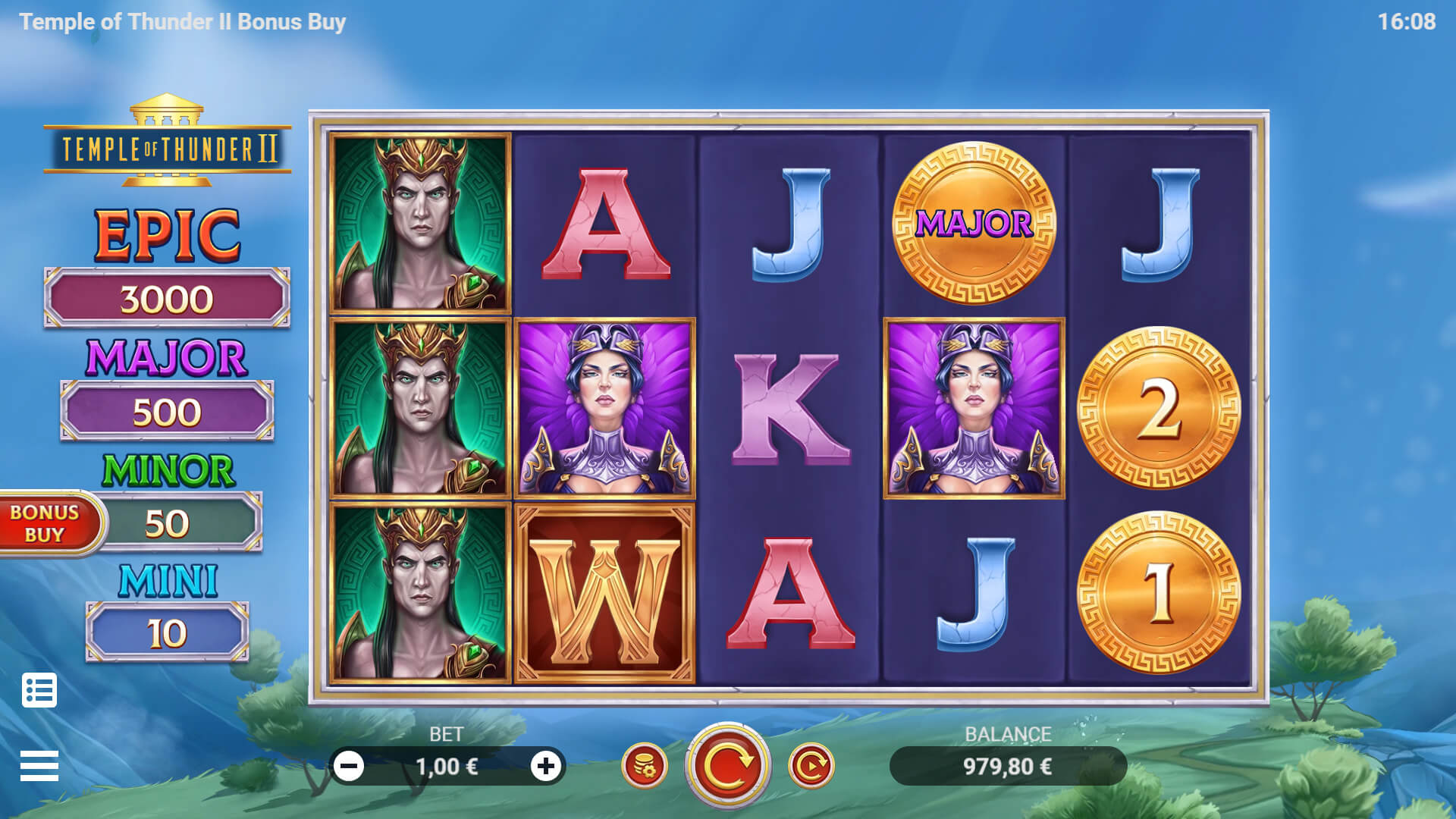Decrease the bet with the minus button

click(x=350, y=767)
